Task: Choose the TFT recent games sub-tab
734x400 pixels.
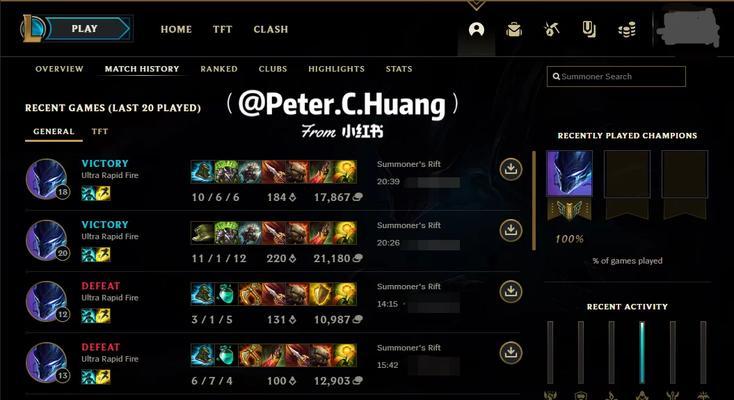Action: (100, 131)
